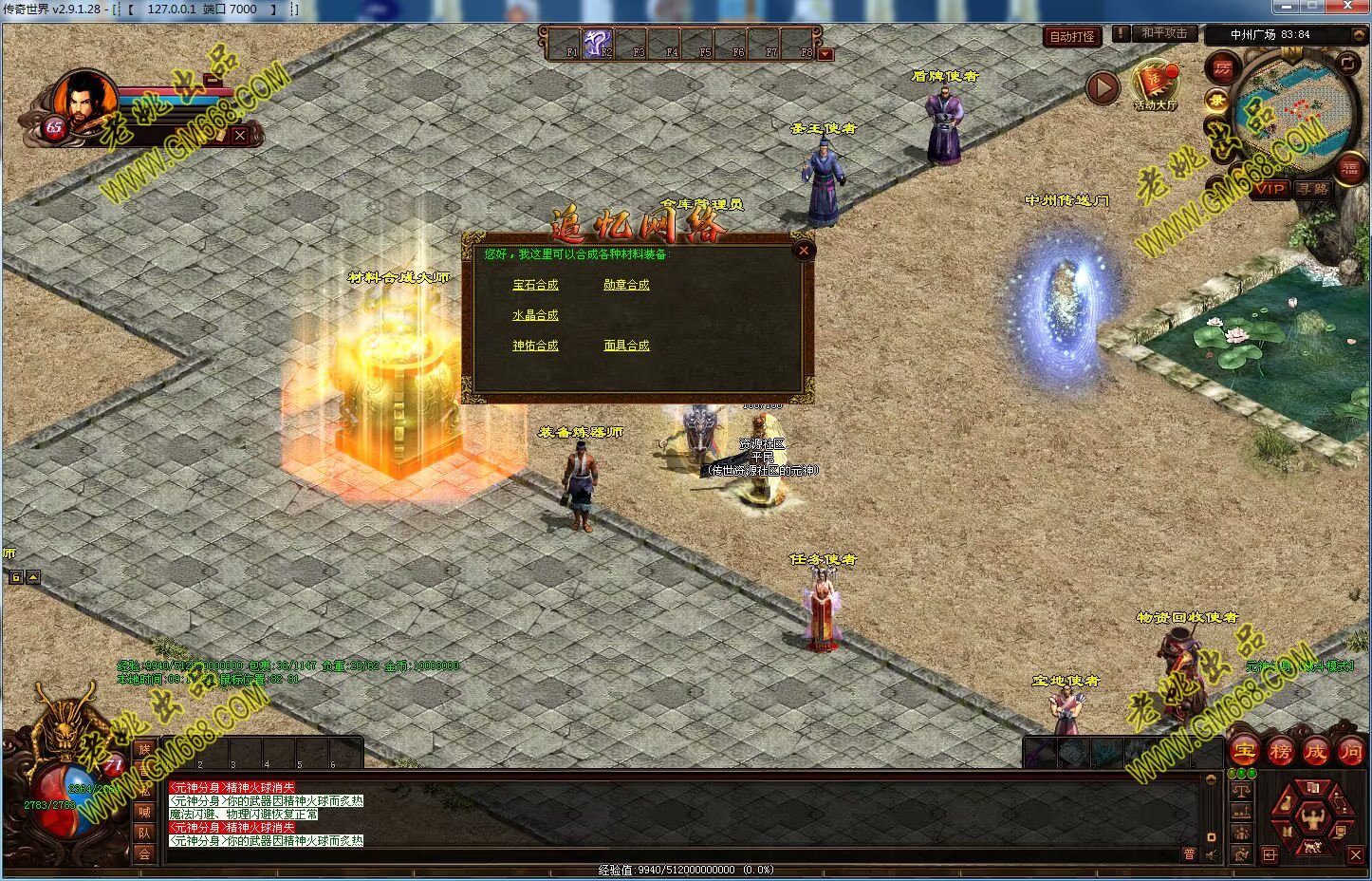Open the circular minimap
The width and height of the screenshot is (1372, 881).
pos(1296,112)
